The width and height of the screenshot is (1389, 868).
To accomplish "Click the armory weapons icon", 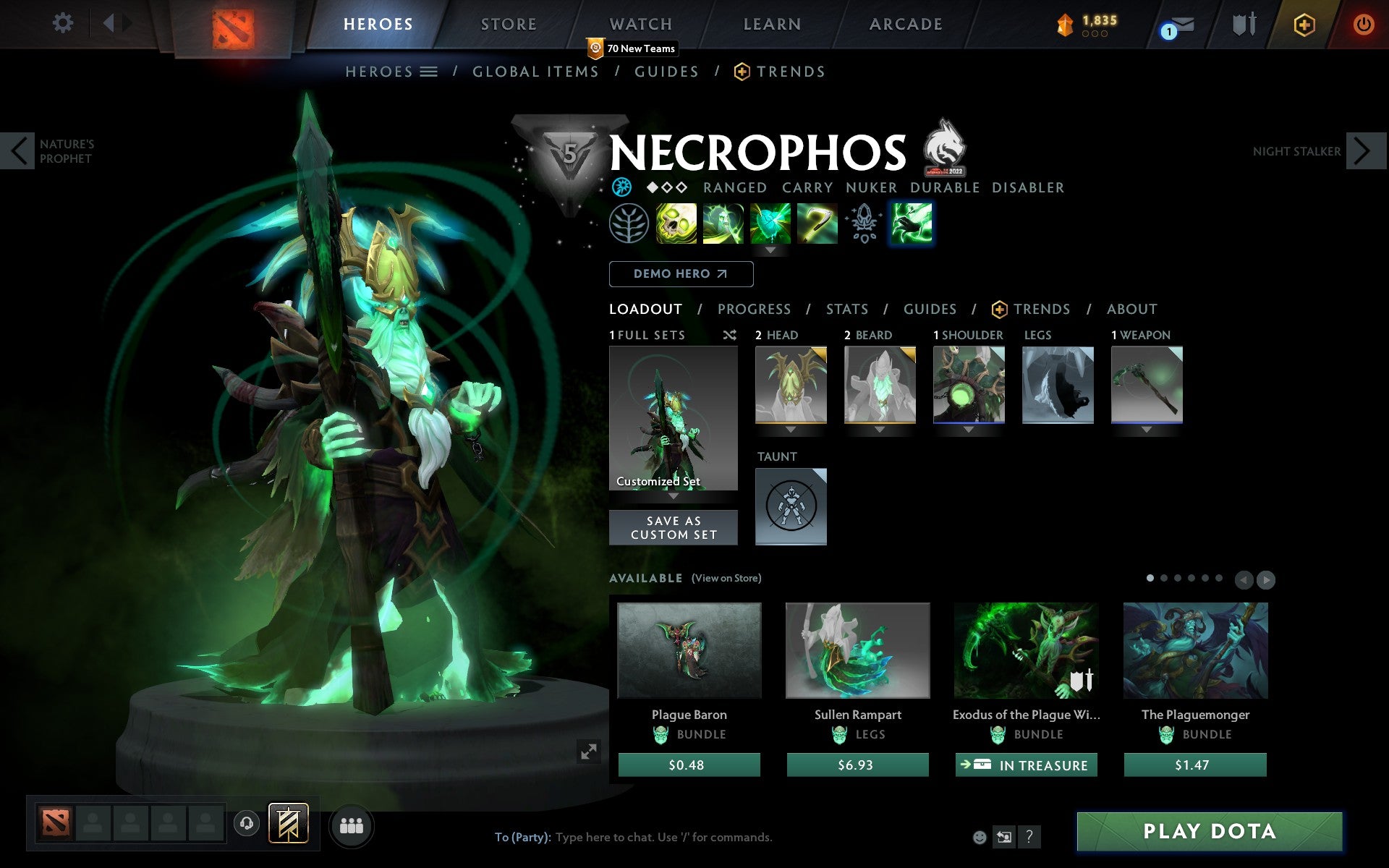I will [x=1246, y=24].
